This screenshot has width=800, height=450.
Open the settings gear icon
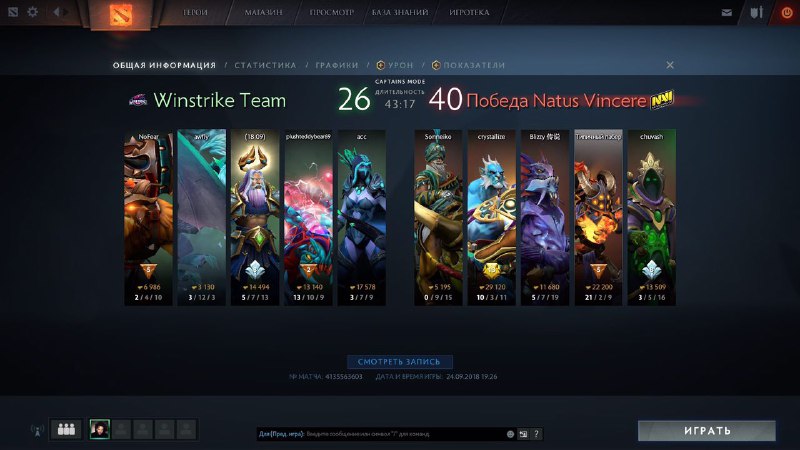pos(32,13)
